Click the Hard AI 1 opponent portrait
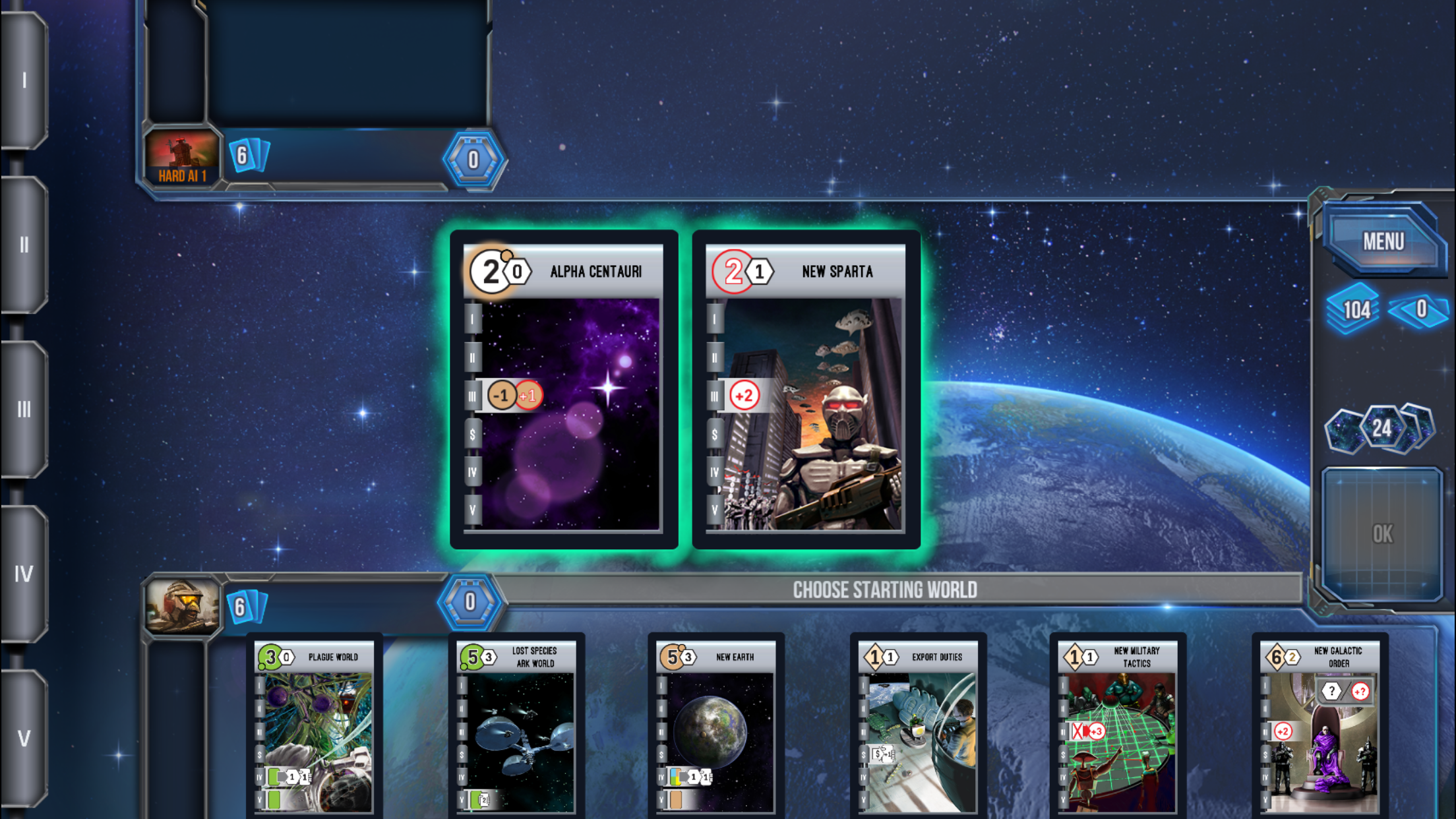The width and height of the screenshot is (1456, 819). coord(182,157)
